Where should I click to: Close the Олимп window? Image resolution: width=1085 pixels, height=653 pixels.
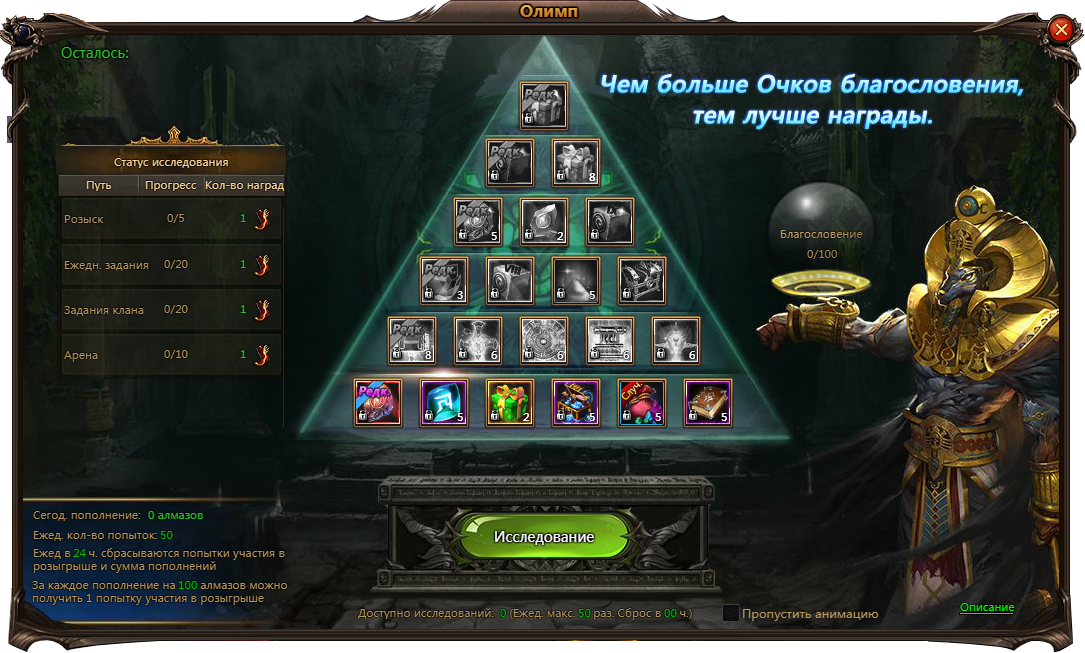pyautogui.click(x=1061, y=30)
